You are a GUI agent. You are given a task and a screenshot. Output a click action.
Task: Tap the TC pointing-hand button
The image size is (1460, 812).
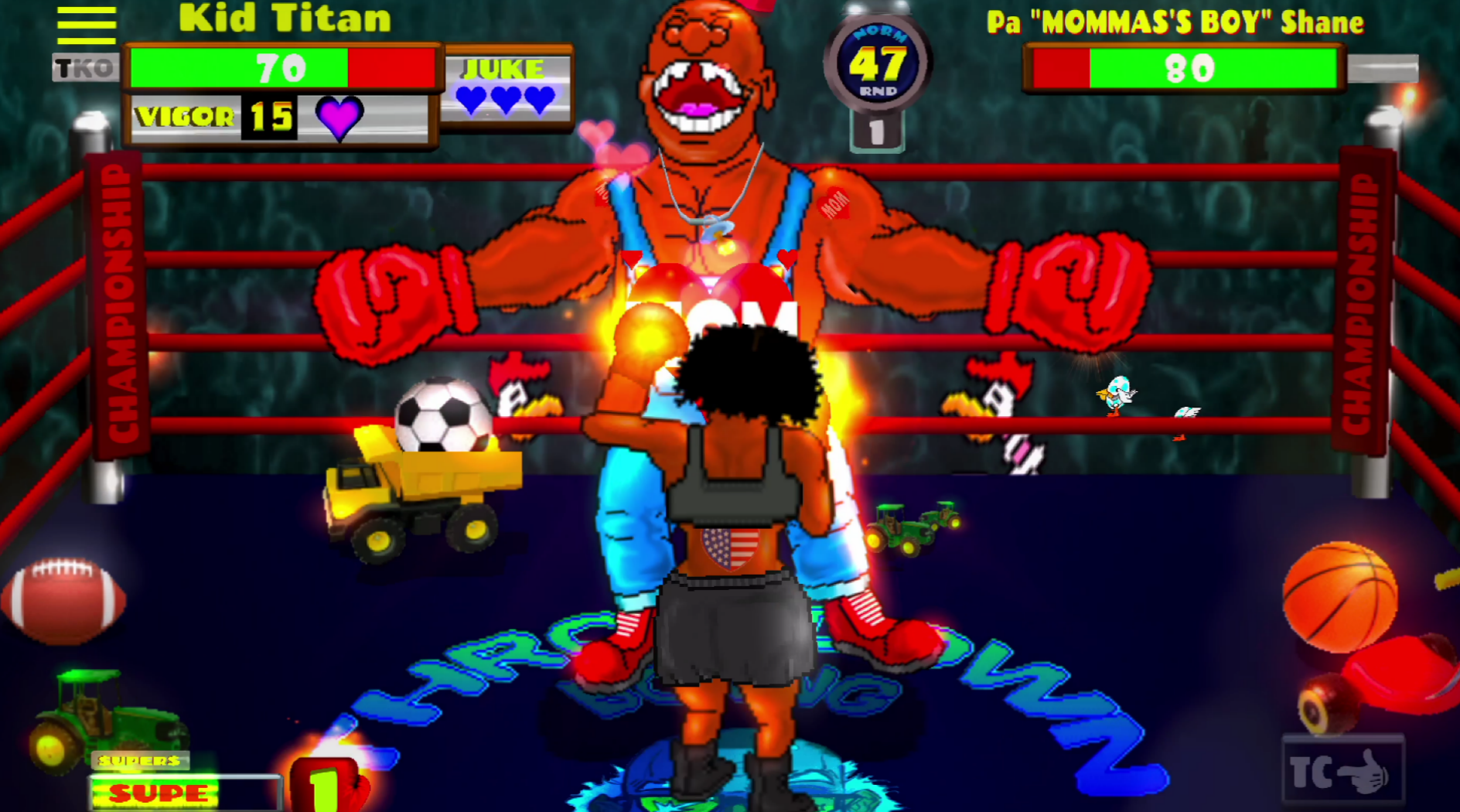point(1342,771)
